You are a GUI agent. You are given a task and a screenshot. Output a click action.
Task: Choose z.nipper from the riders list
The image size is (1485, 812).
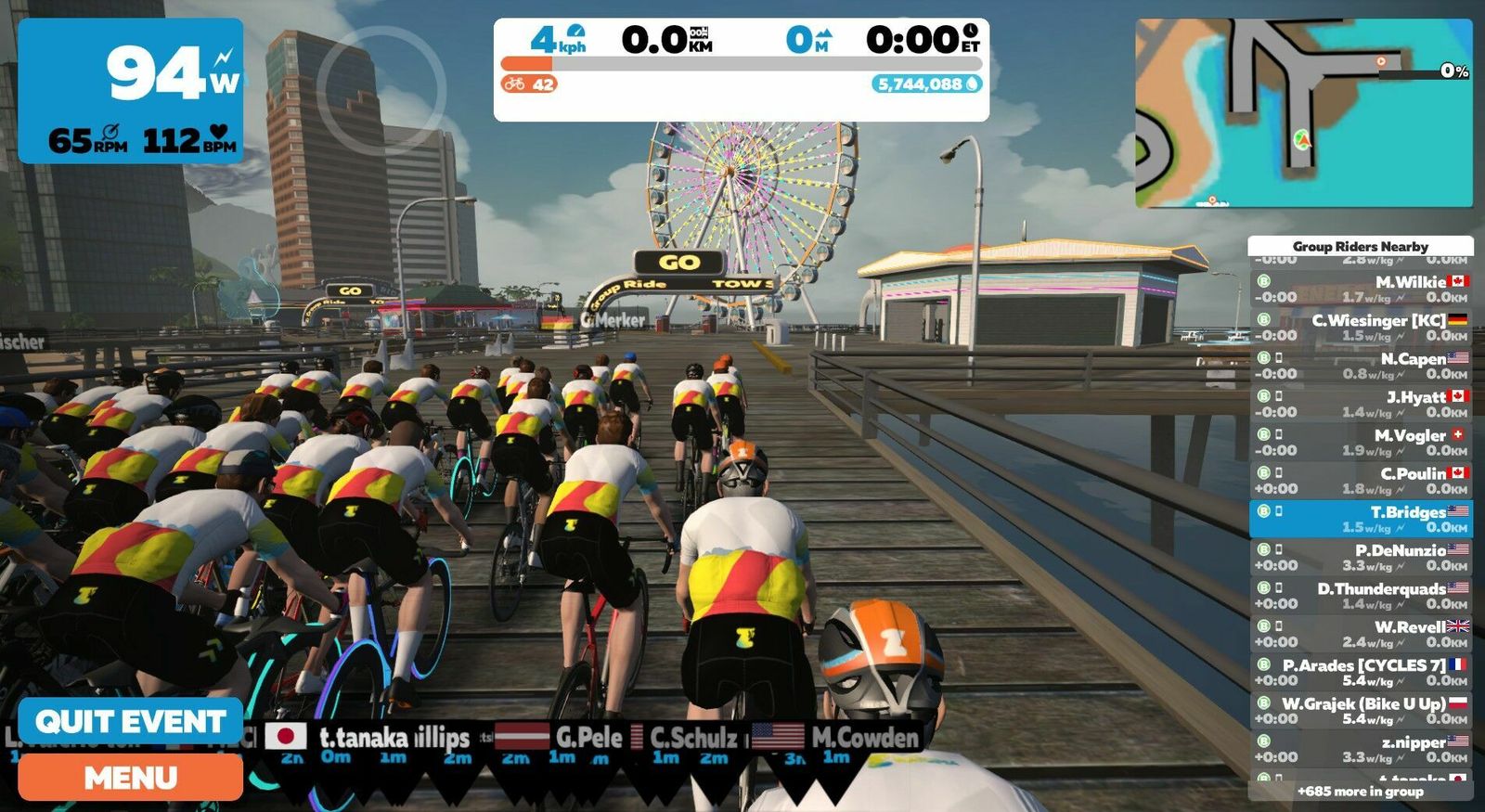[1360, 749]
